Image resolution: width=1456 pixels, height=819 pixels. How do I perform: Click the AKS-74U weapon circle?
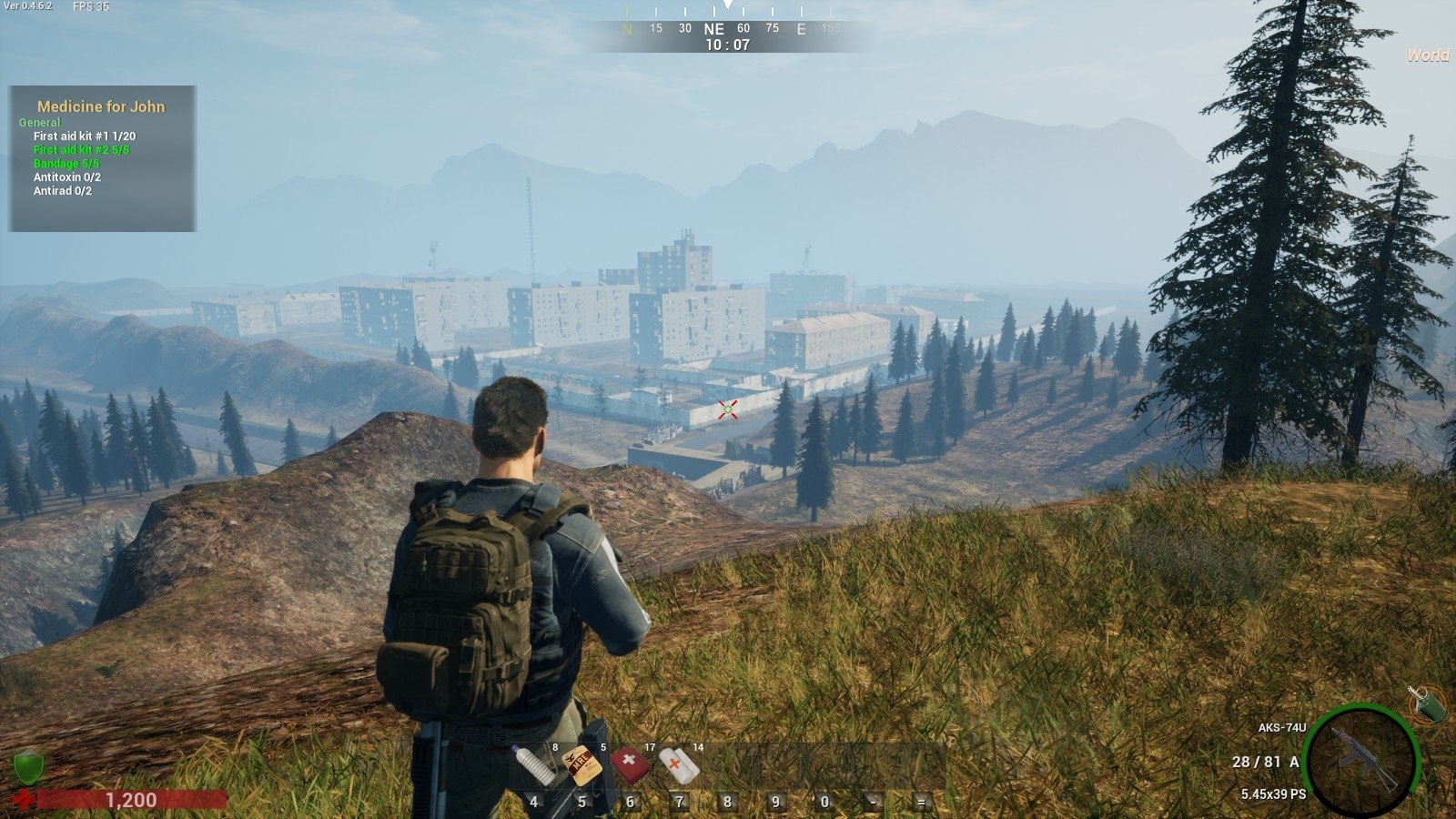(x=1361, y=761)
